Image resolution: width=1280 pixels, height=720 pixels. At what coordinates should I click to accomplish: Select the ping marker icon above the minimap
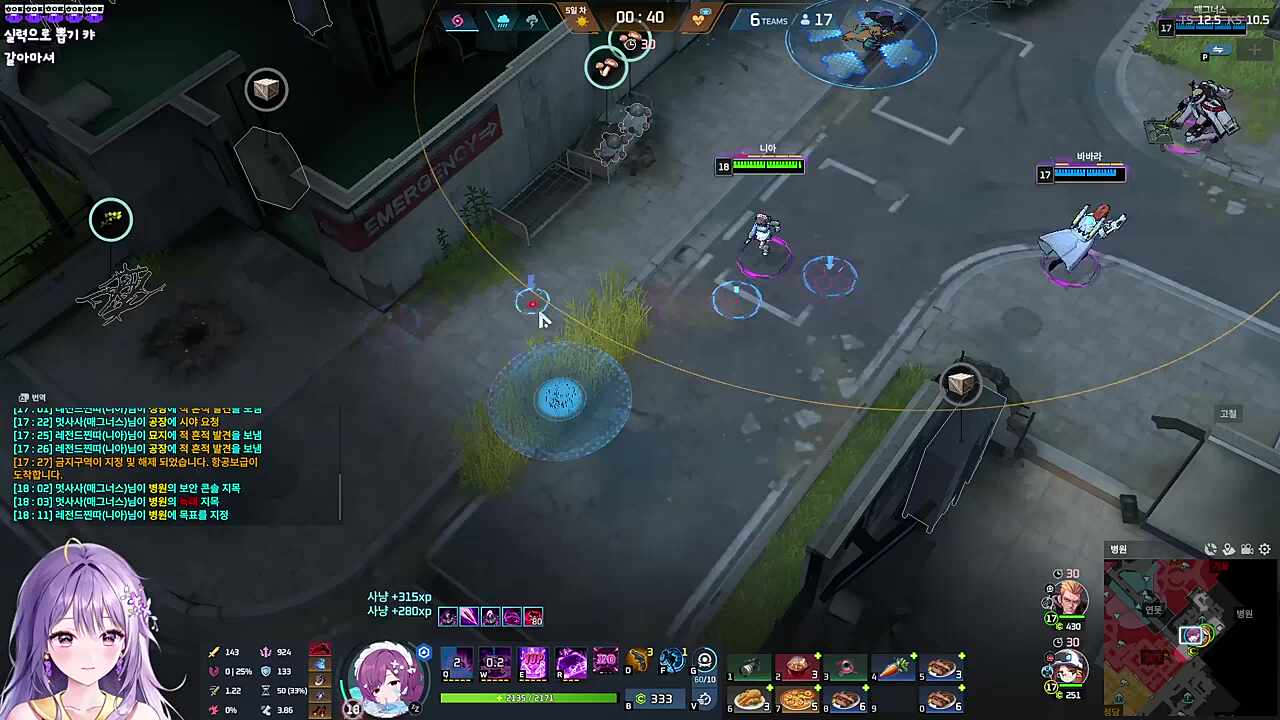[1229, 550]
